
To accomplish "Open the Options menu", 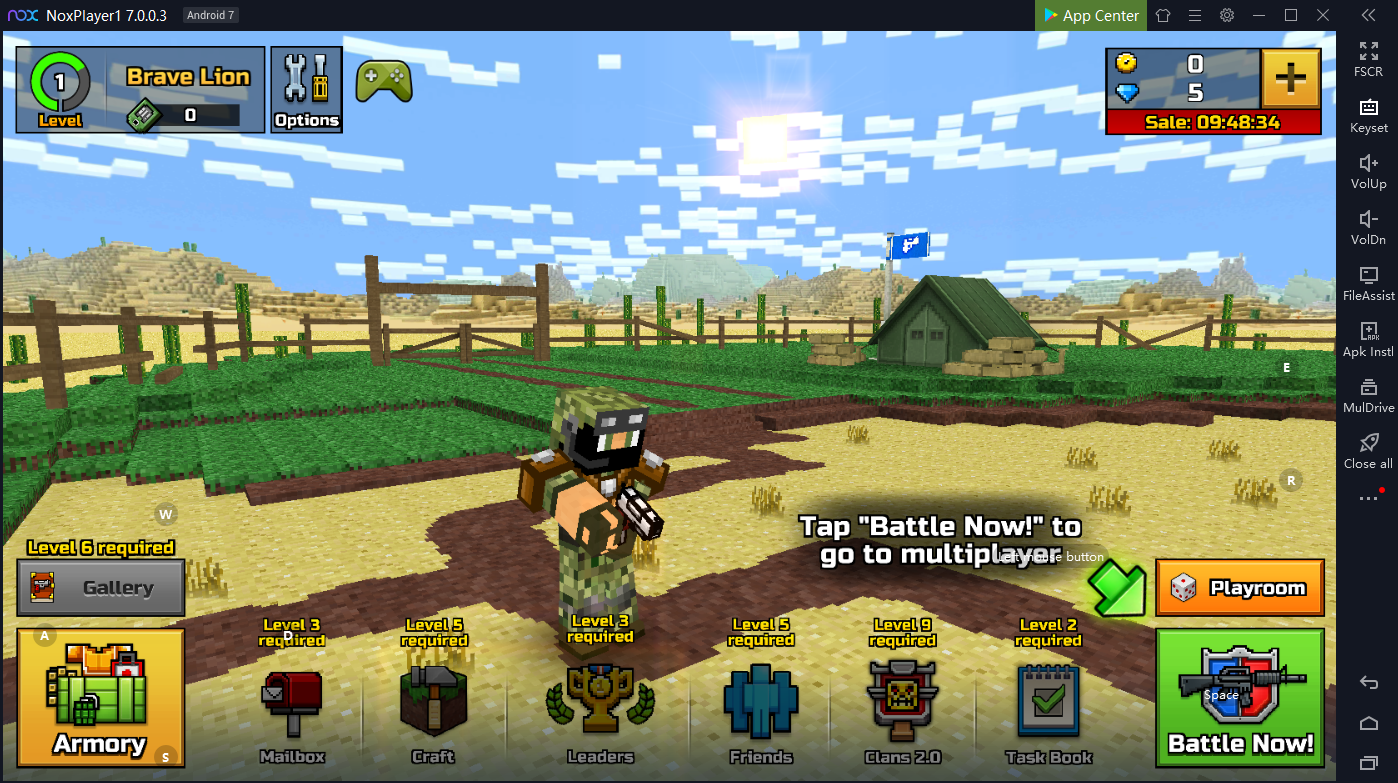I will point(307,90).
